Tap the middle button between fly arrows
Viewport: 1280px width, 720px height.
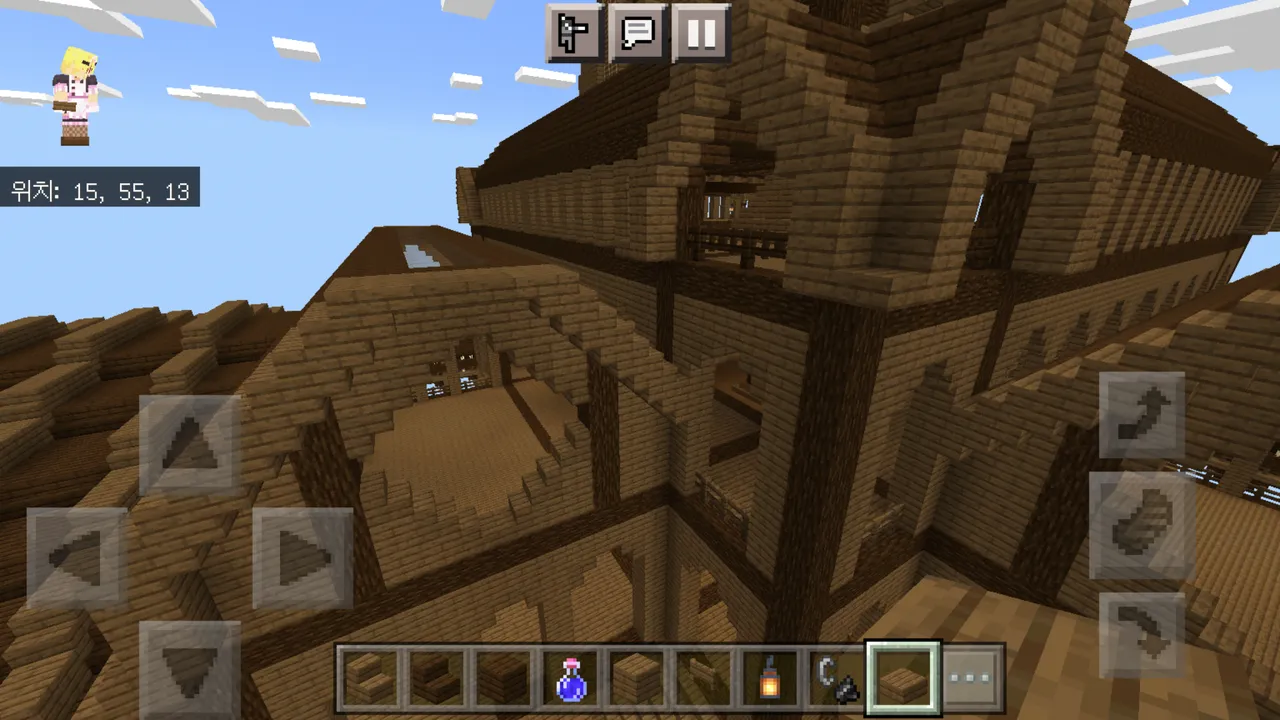[x=1142, y=526]
